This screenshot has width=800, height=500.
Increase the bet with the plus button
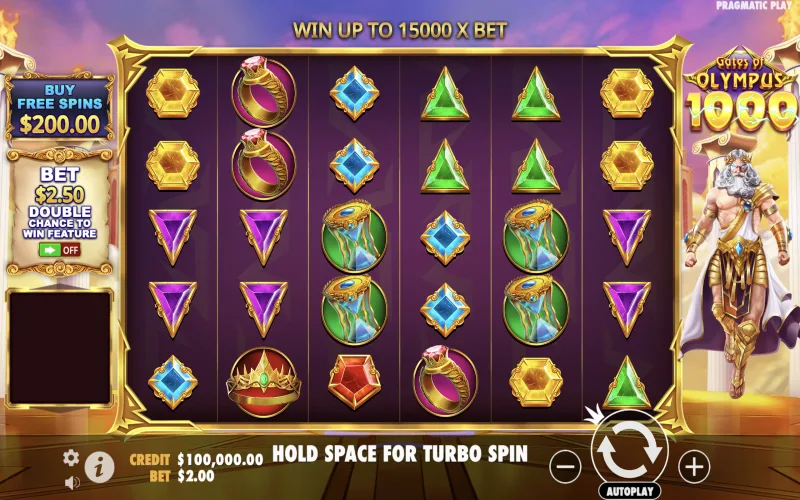click(693, 465)
